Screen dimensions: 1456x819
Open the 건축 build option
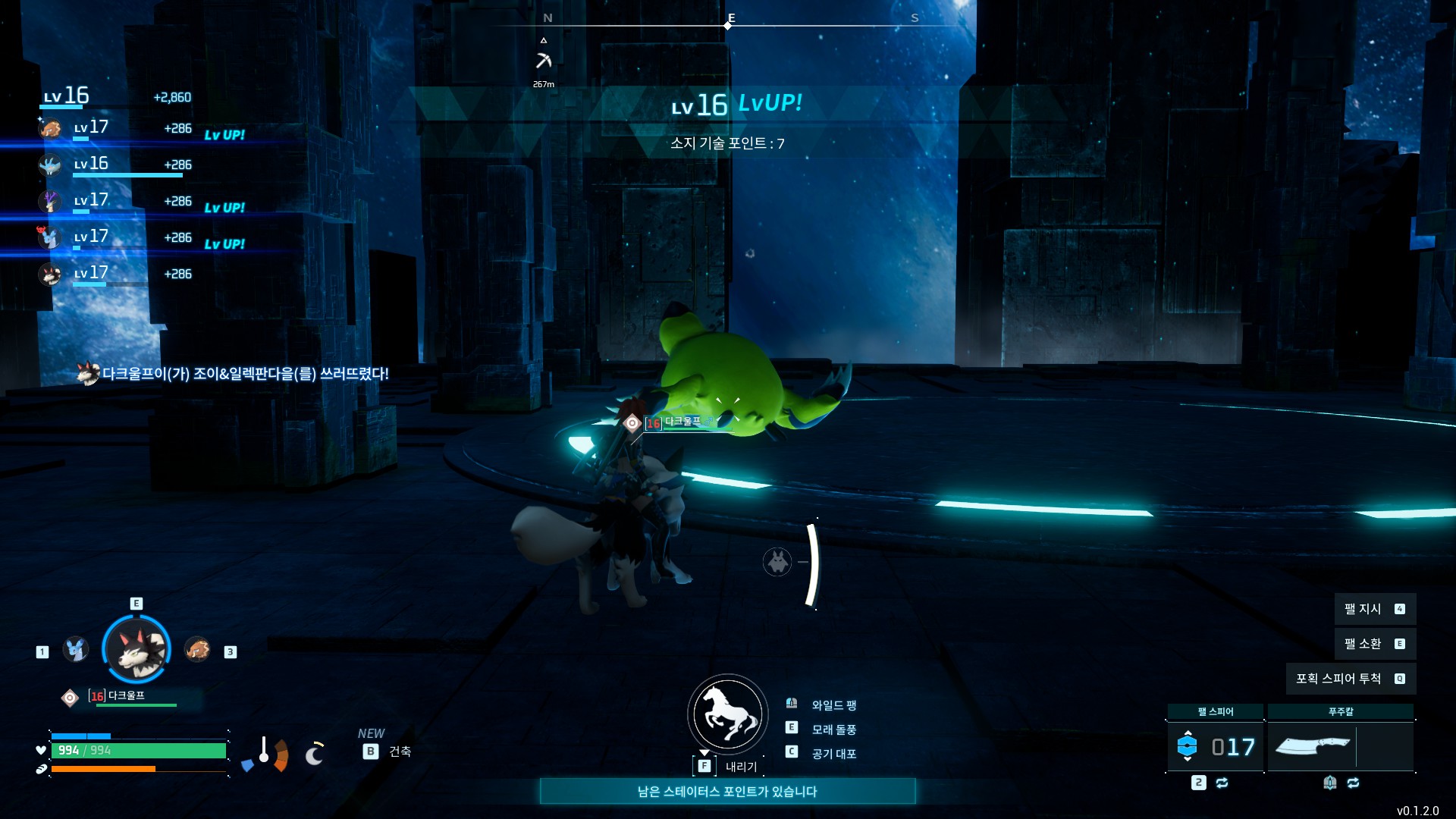coord(399,752)
